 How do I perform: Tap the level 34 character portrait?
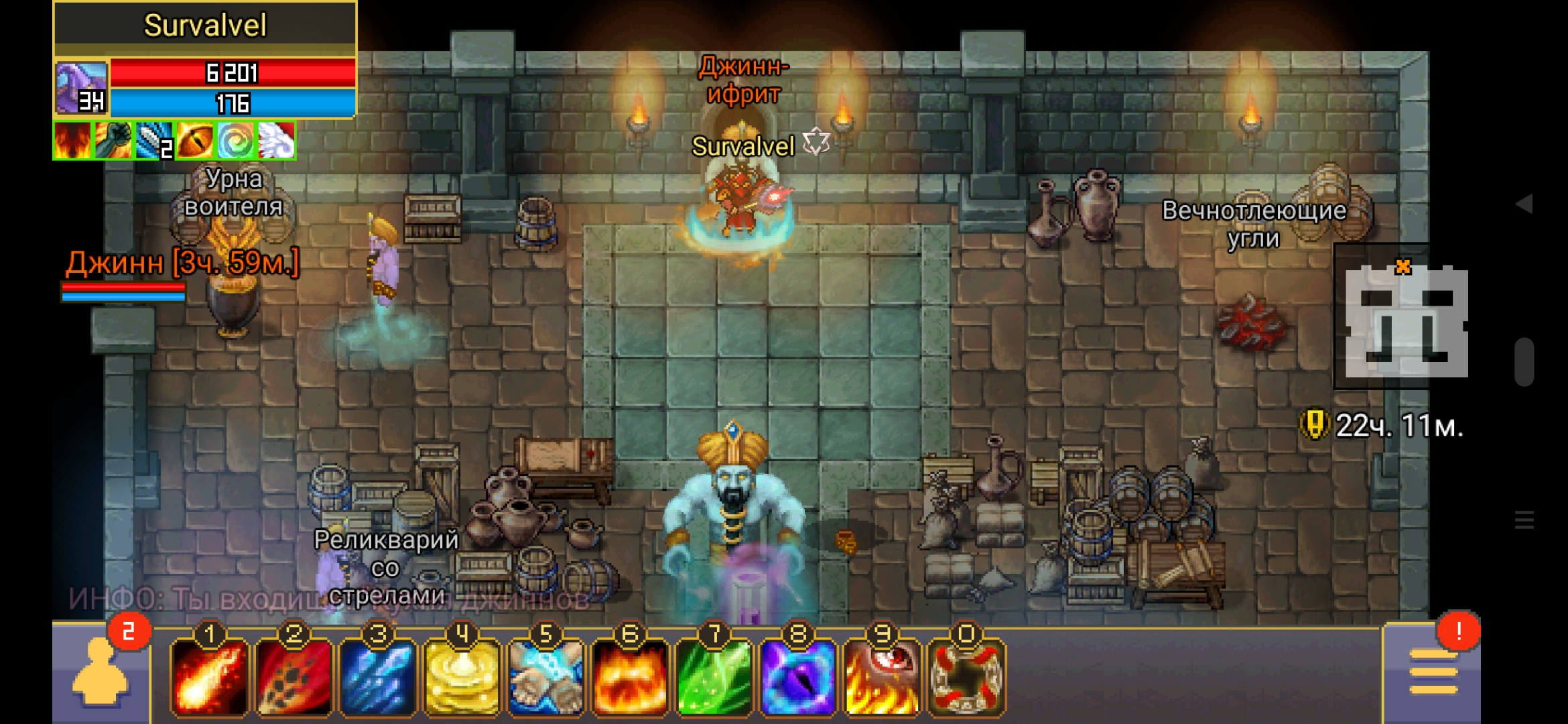[81, 88]
